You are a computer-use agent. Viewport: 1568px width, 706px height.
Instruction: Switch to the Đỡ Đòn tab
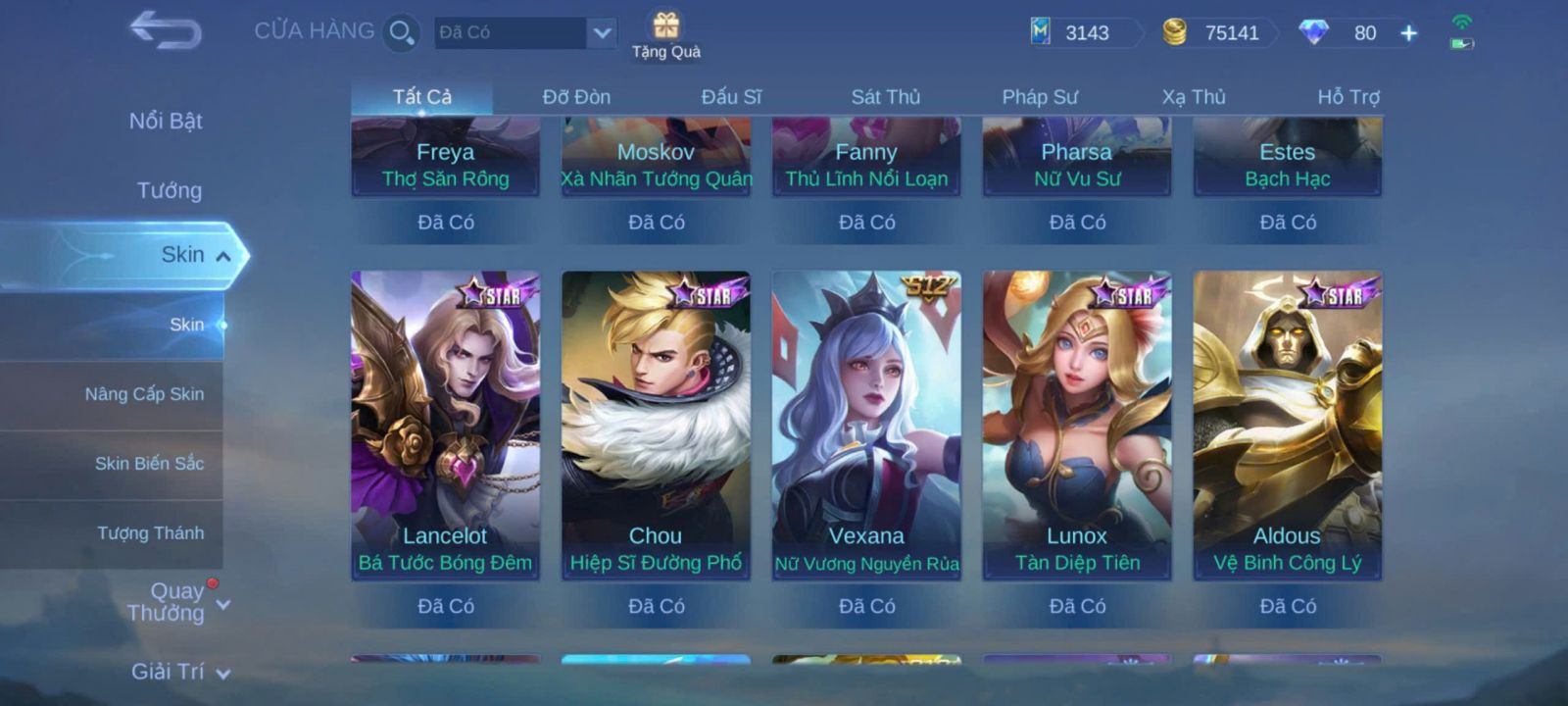[x=576, y=97]
